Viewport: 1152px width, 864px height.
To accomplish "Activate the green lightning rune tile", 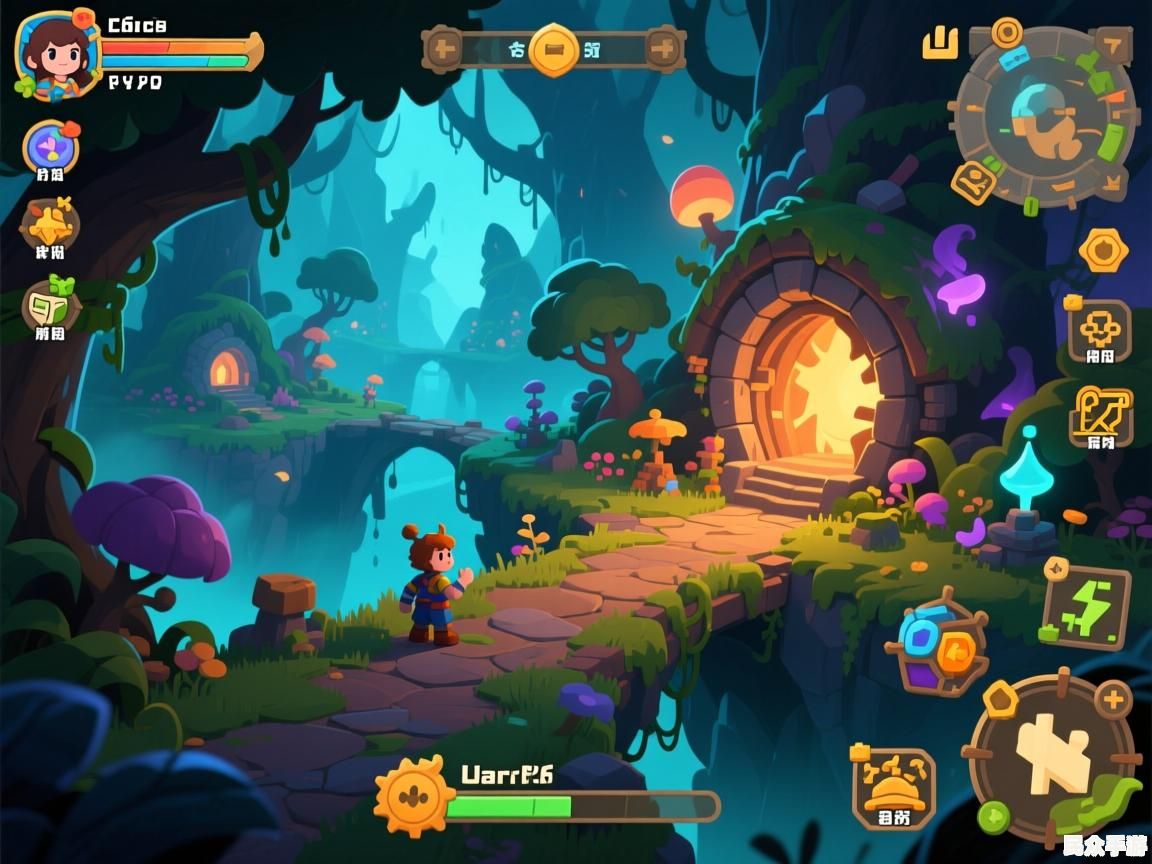I will tap(1086, 606).
